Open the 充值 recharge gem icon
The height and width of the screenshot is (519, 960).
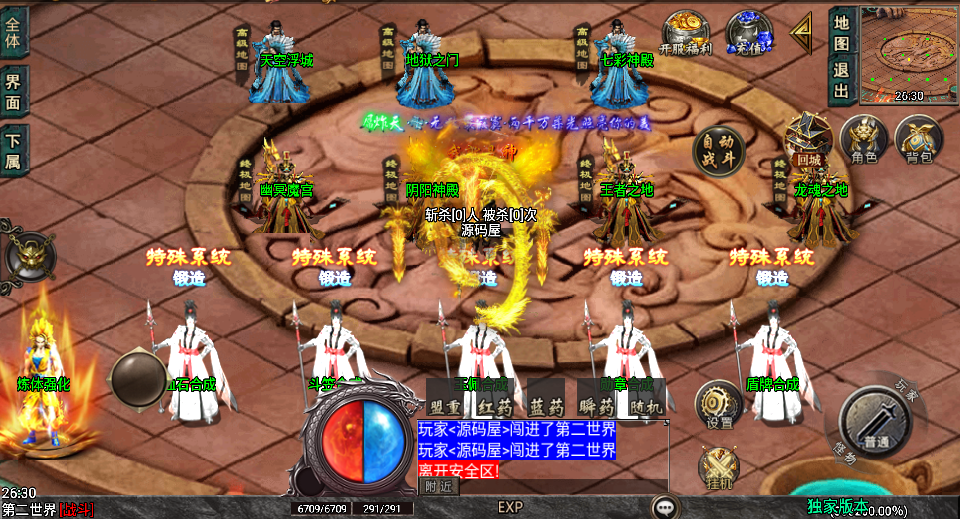click(x=748, y=32)
